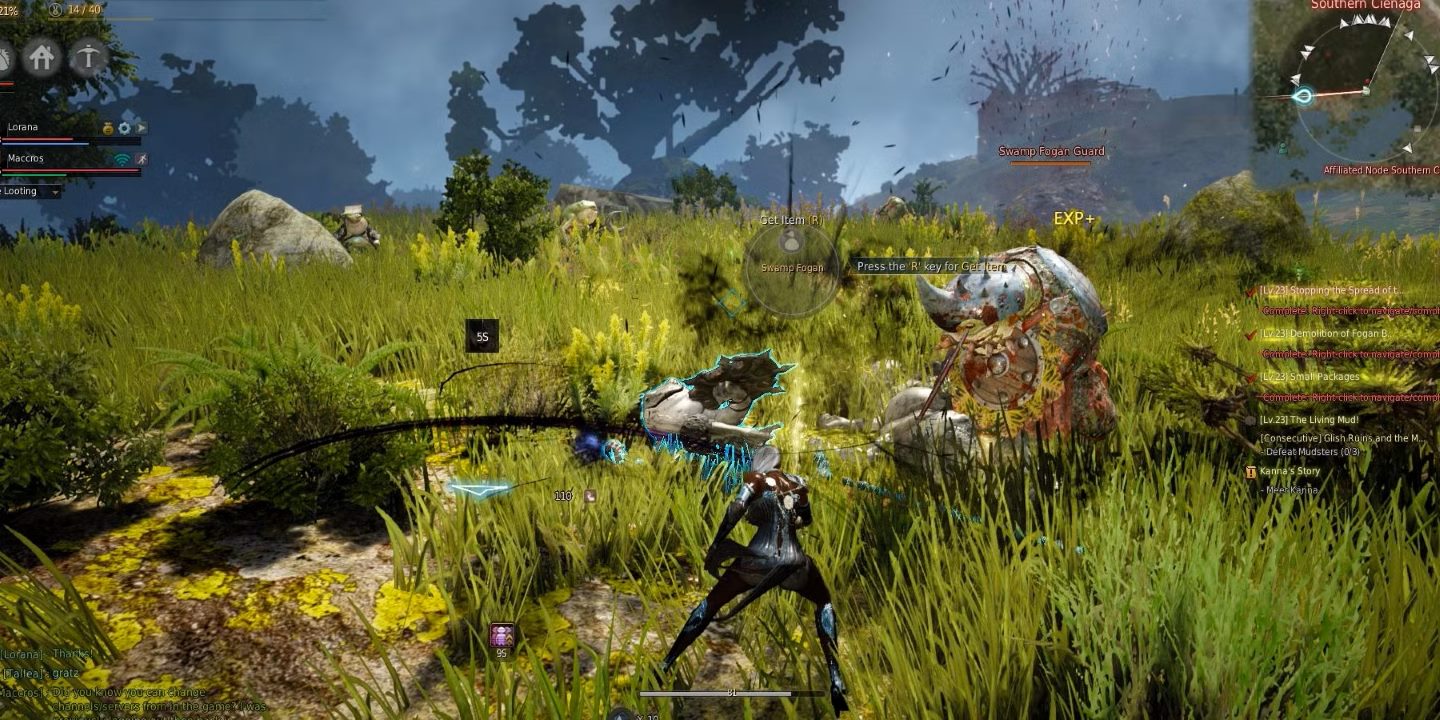Viewport: 1440px width, 720px height.
Task: Open the rabbit inventory icon showing 14/40
Action: pyautogui.click(x=56, y=9)
